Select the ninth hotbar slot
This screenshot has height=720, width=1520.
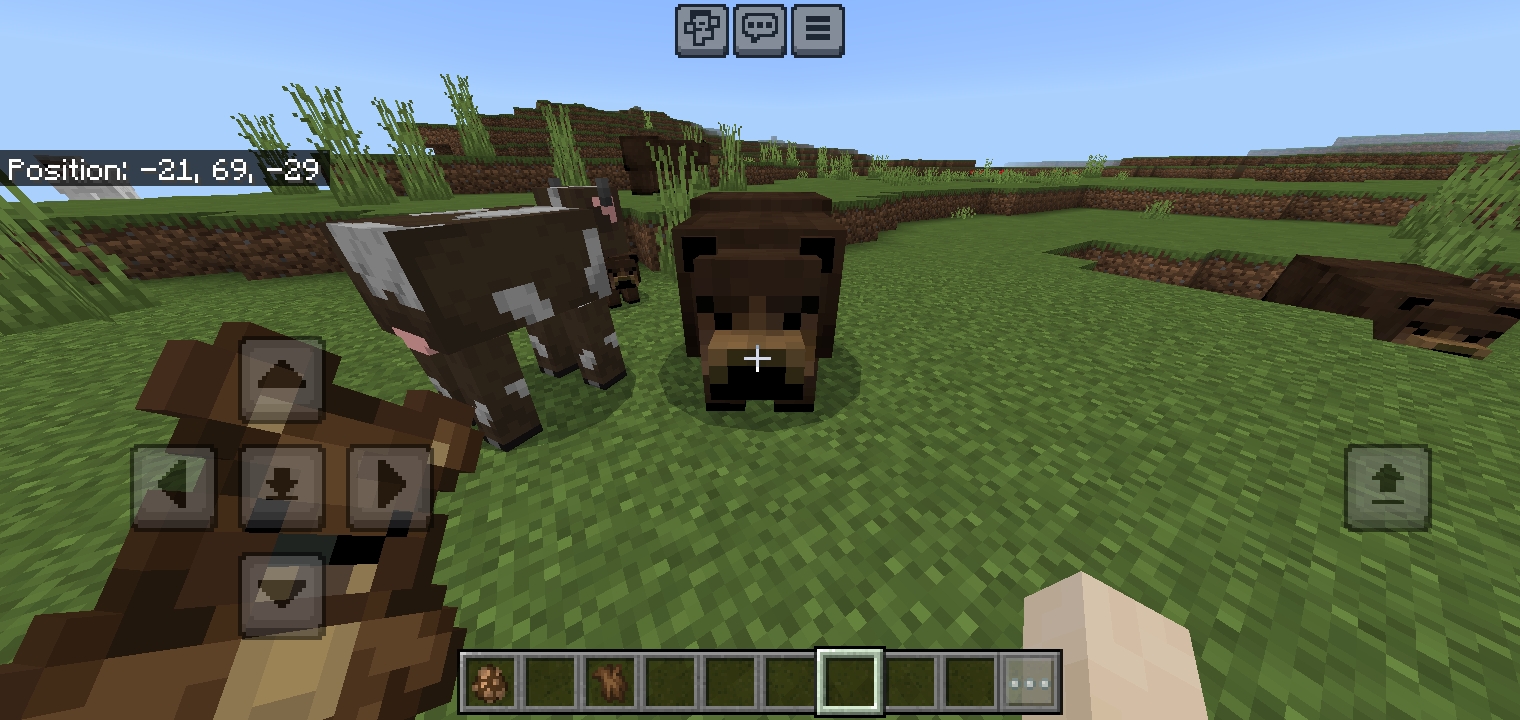968,682
